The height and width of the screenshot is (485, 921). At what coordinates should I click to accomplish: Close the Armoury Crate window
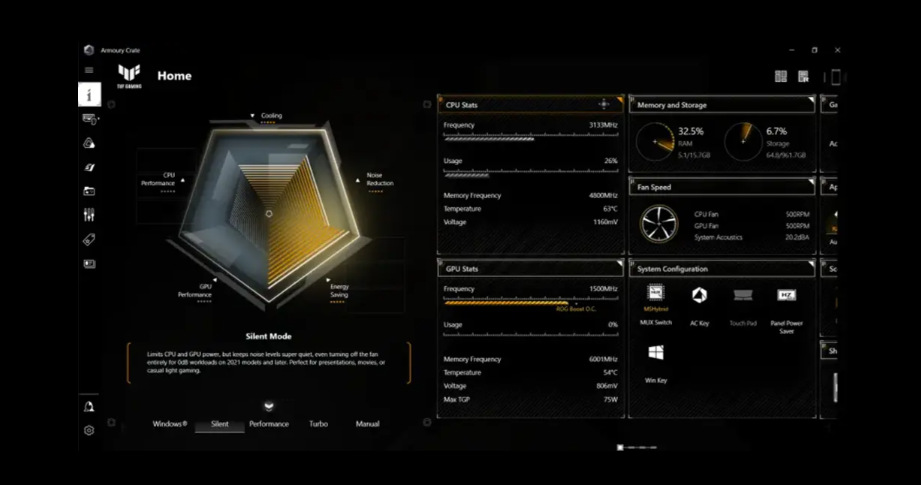(837, 50)
